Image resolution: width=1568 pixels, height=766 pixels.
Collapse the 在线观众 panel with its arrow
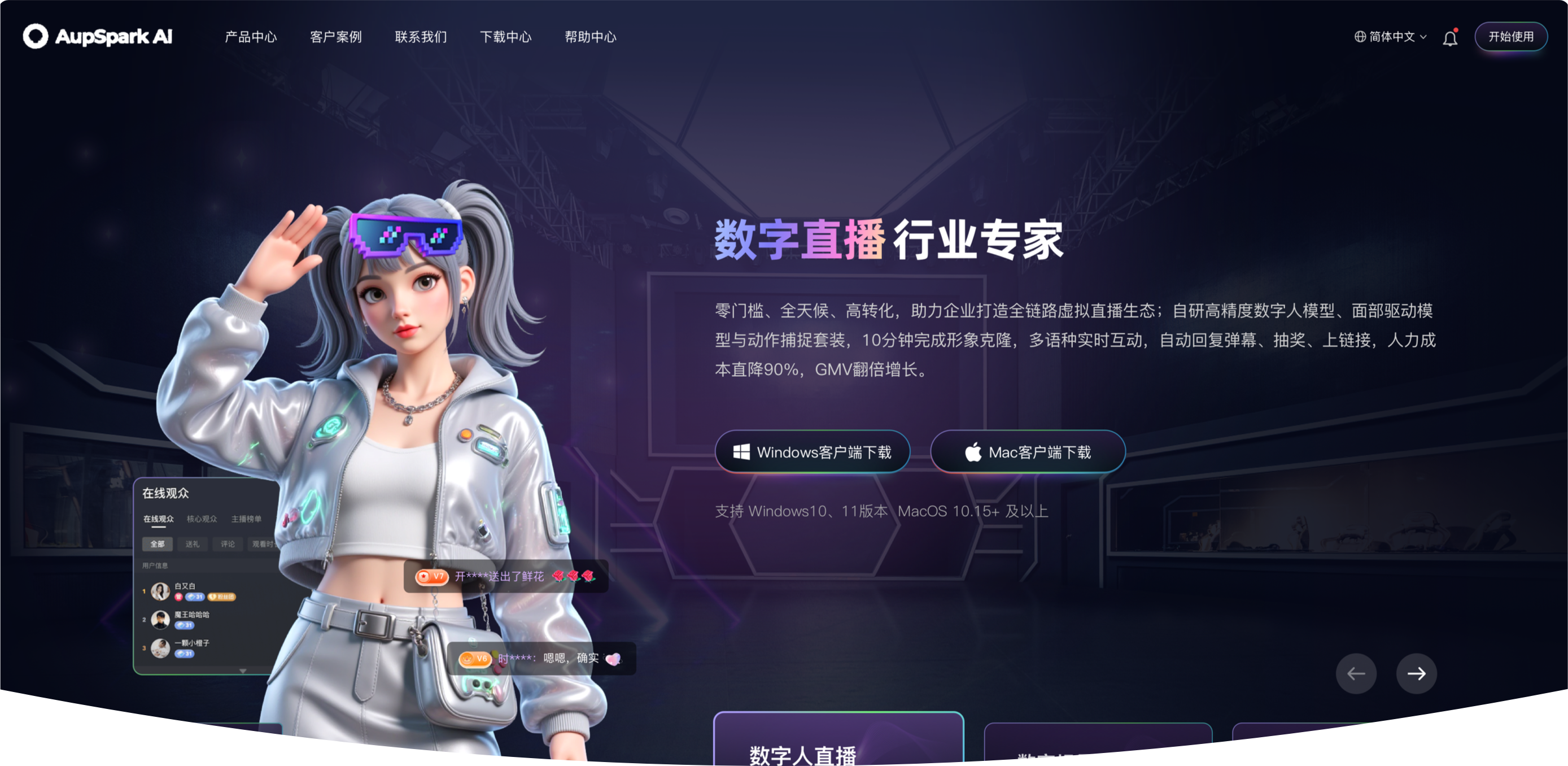tap(243, 671)
